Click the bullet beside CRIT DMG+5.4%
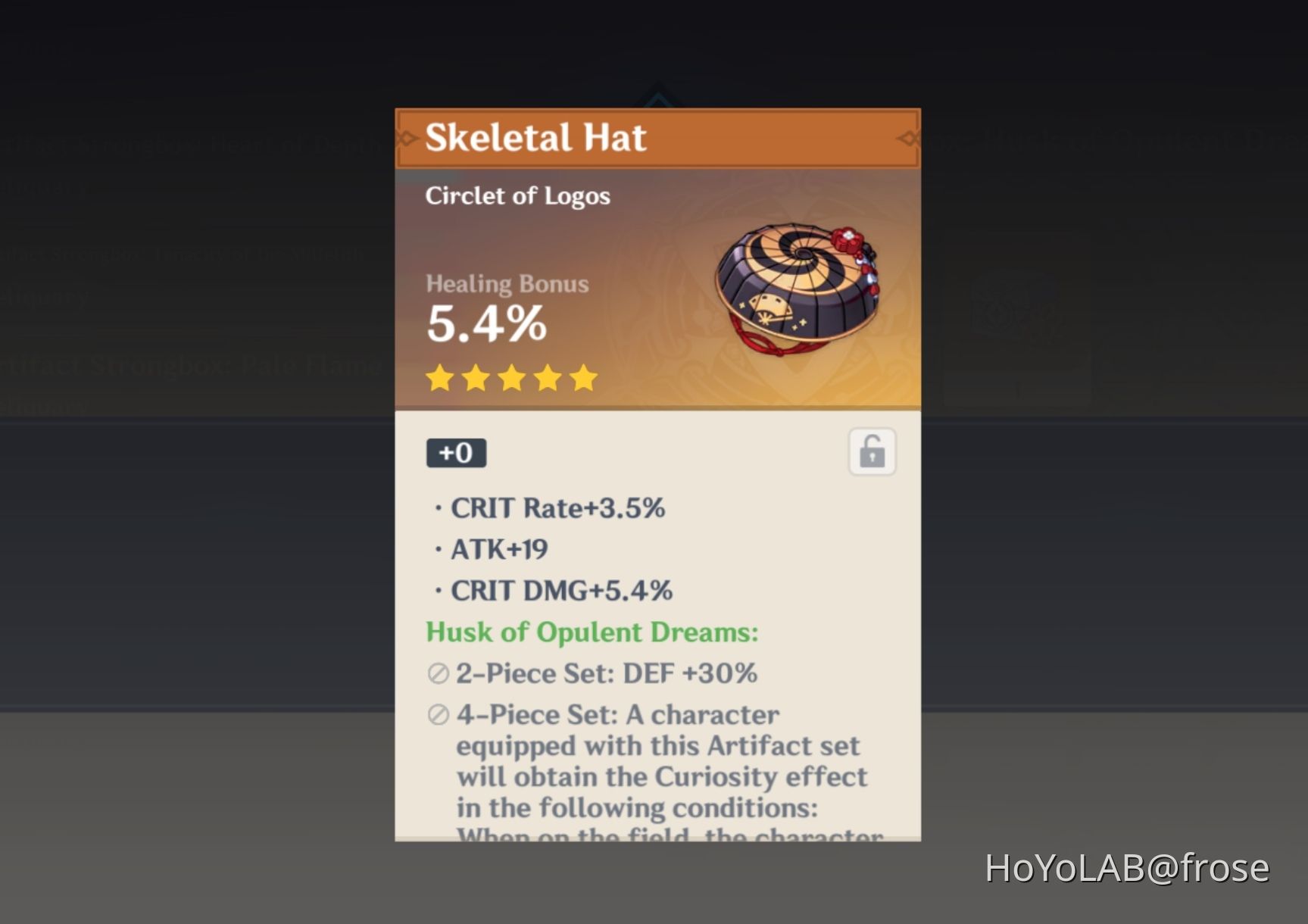 point(437,591)
